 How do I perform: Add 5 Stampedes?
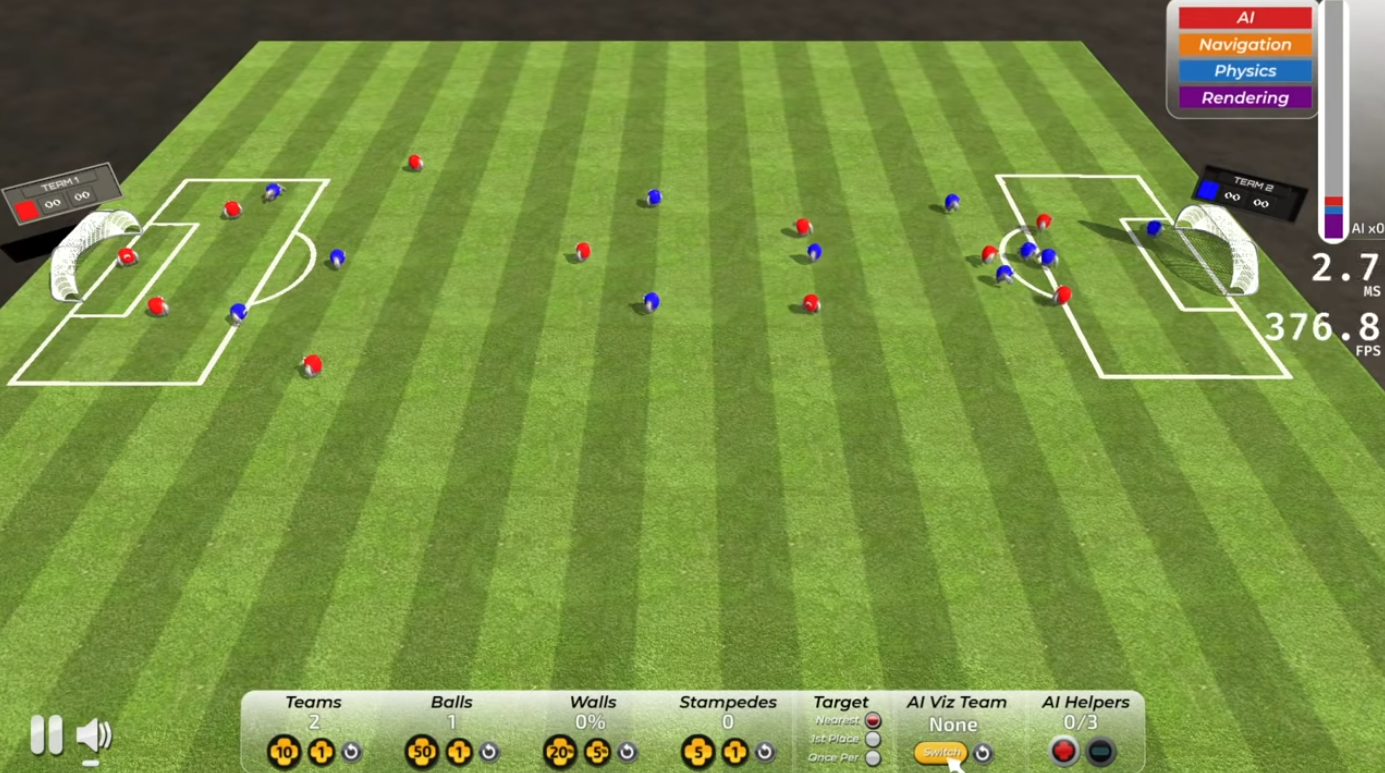[x=697, y=751]
